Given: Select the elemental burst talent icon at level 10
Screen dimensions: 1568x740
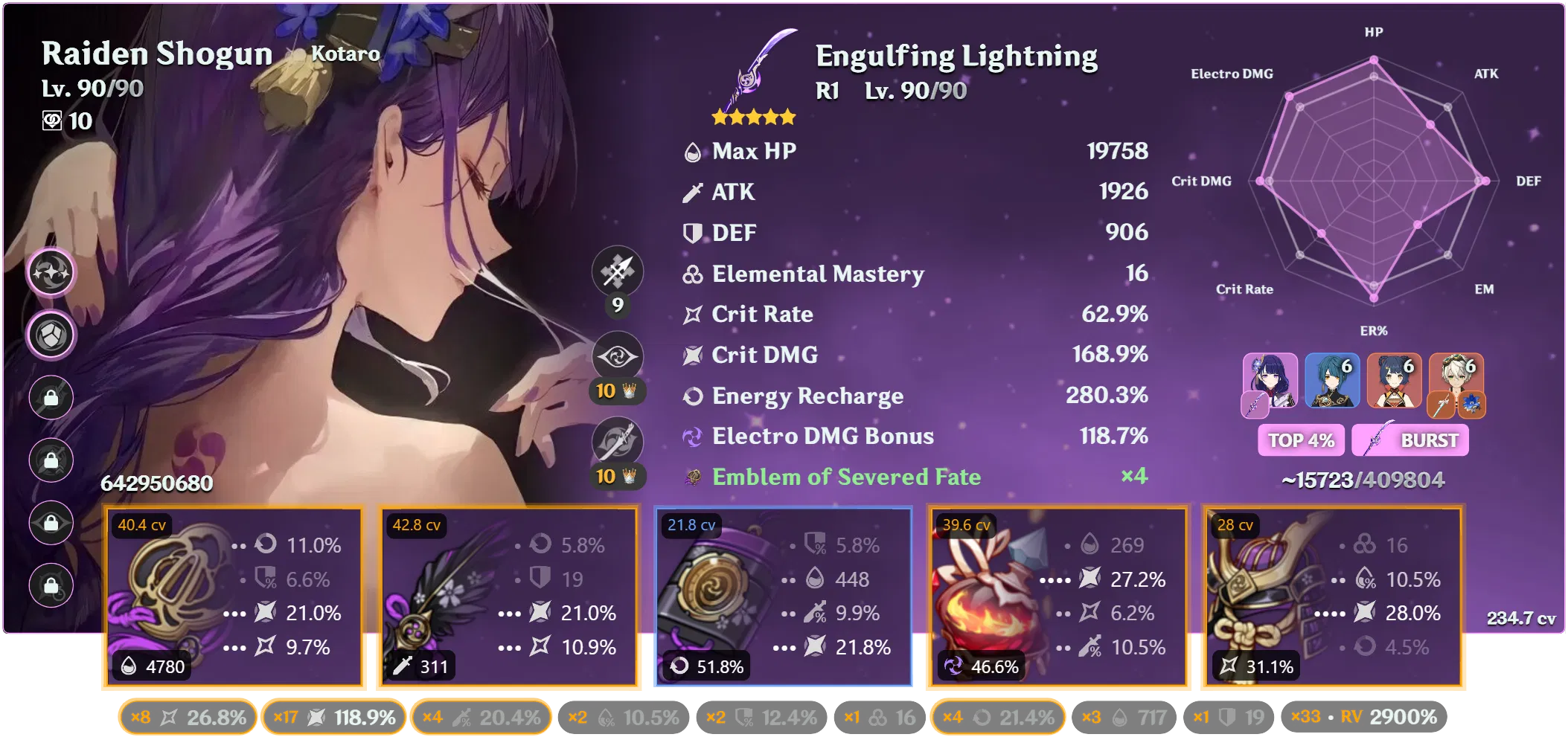Looking at the screenshot, I should coord(616,441).
